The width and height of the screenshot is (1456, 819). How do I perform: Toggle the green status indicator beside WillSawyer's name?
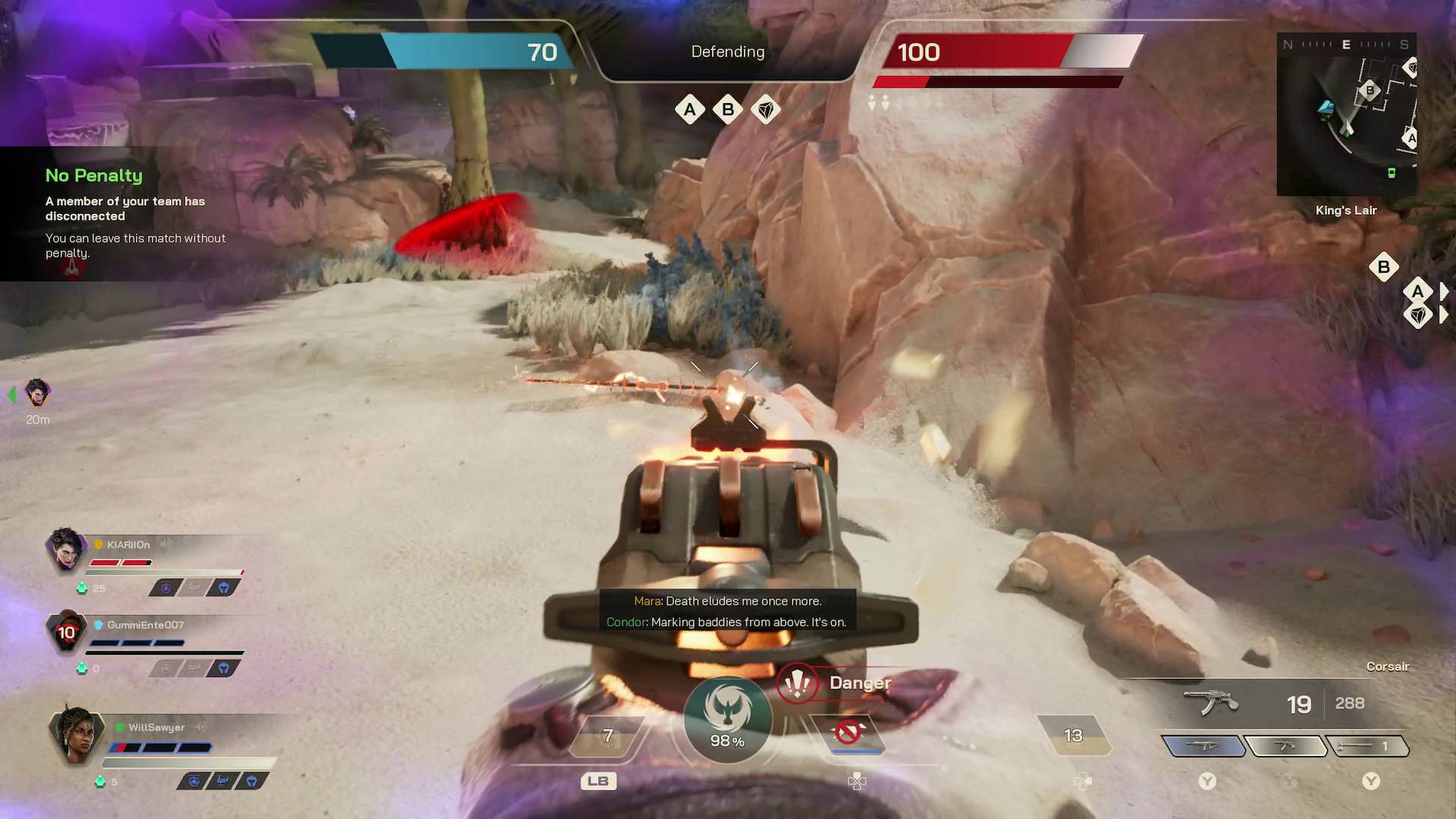click(x=120, y=725)
